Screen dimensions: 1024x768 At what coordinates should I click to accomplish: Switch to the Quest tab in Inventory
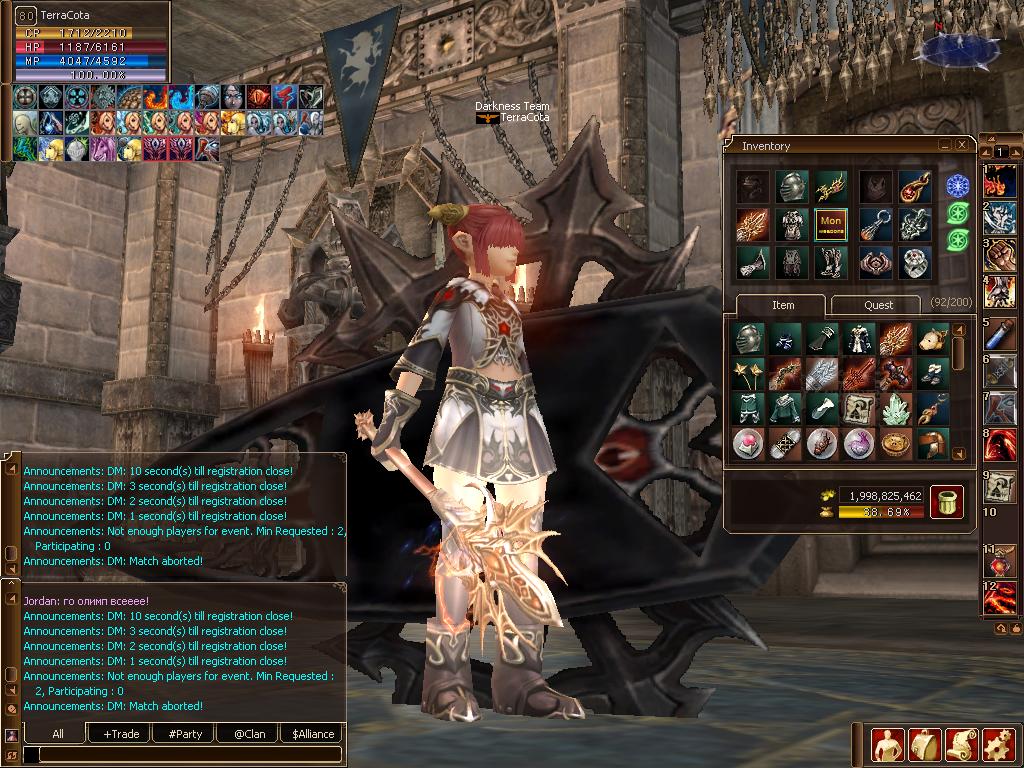(x=877, y=305)
